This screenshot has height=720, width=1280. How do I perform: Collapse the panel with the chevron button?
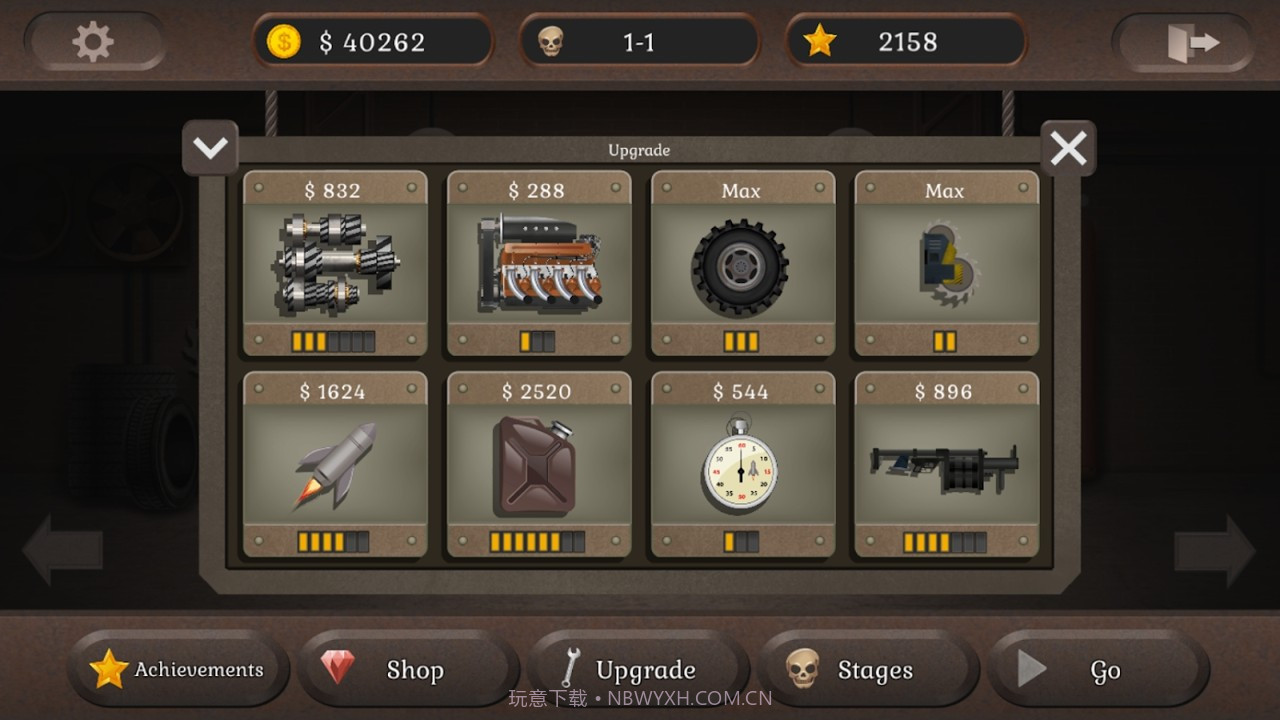coord(210,149)
